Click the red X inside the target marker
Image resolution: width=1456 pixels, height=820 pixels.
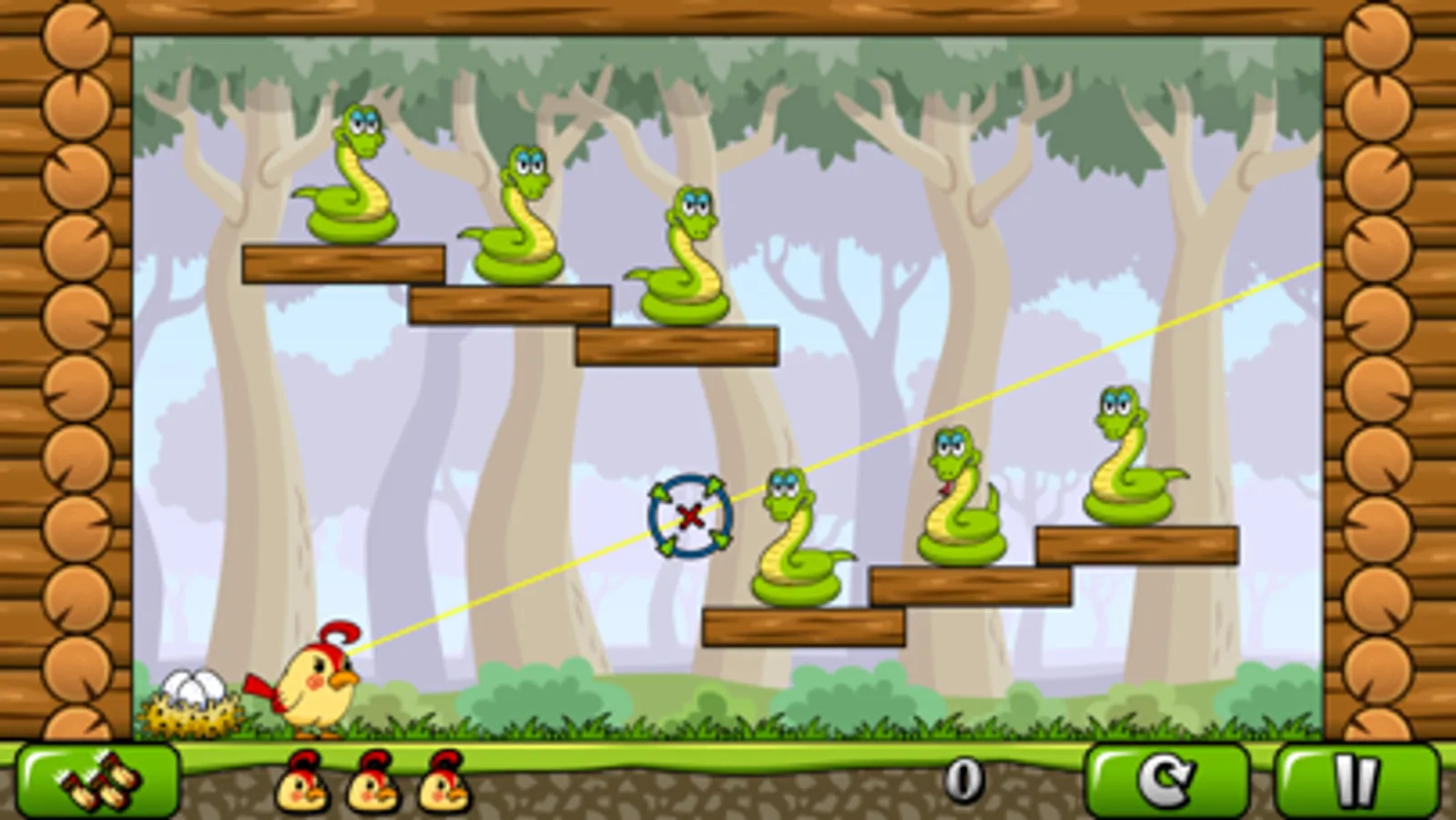tap(688, 518)
